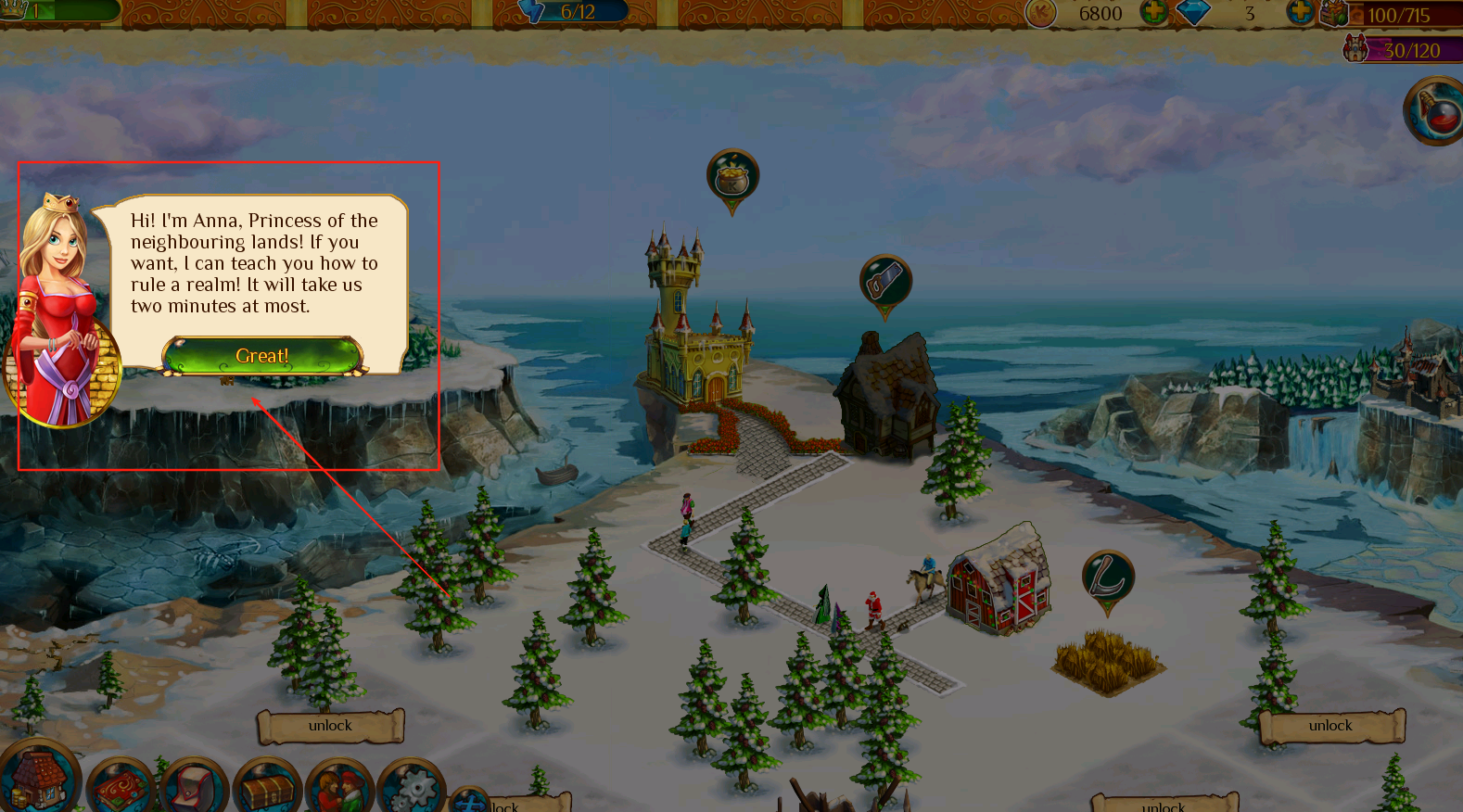Select the scythe marker above the wheat field

click(1108, 577)
